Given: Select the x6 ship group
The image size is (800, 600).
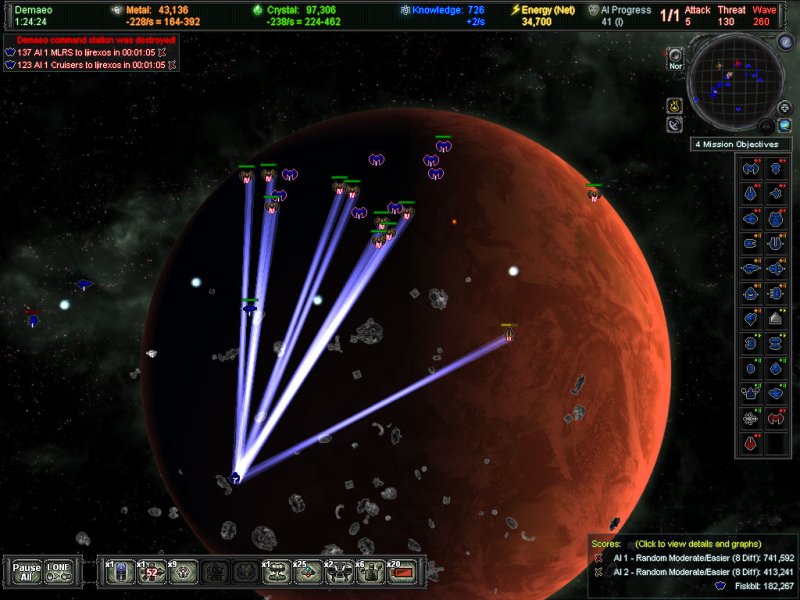Looking at the screenshot, I should coord(370,571).
